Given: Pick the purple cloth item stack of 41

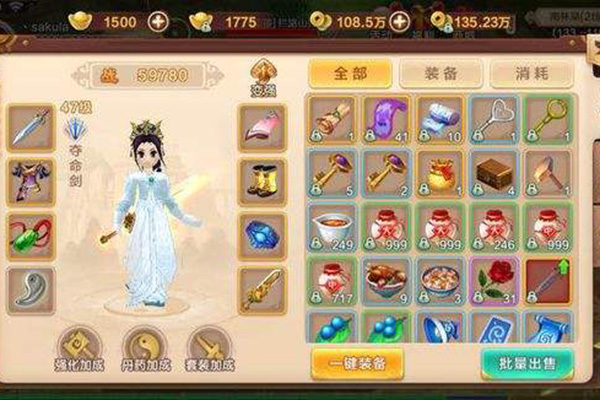Looking at the screenshot, I should [x=386, y=118].
